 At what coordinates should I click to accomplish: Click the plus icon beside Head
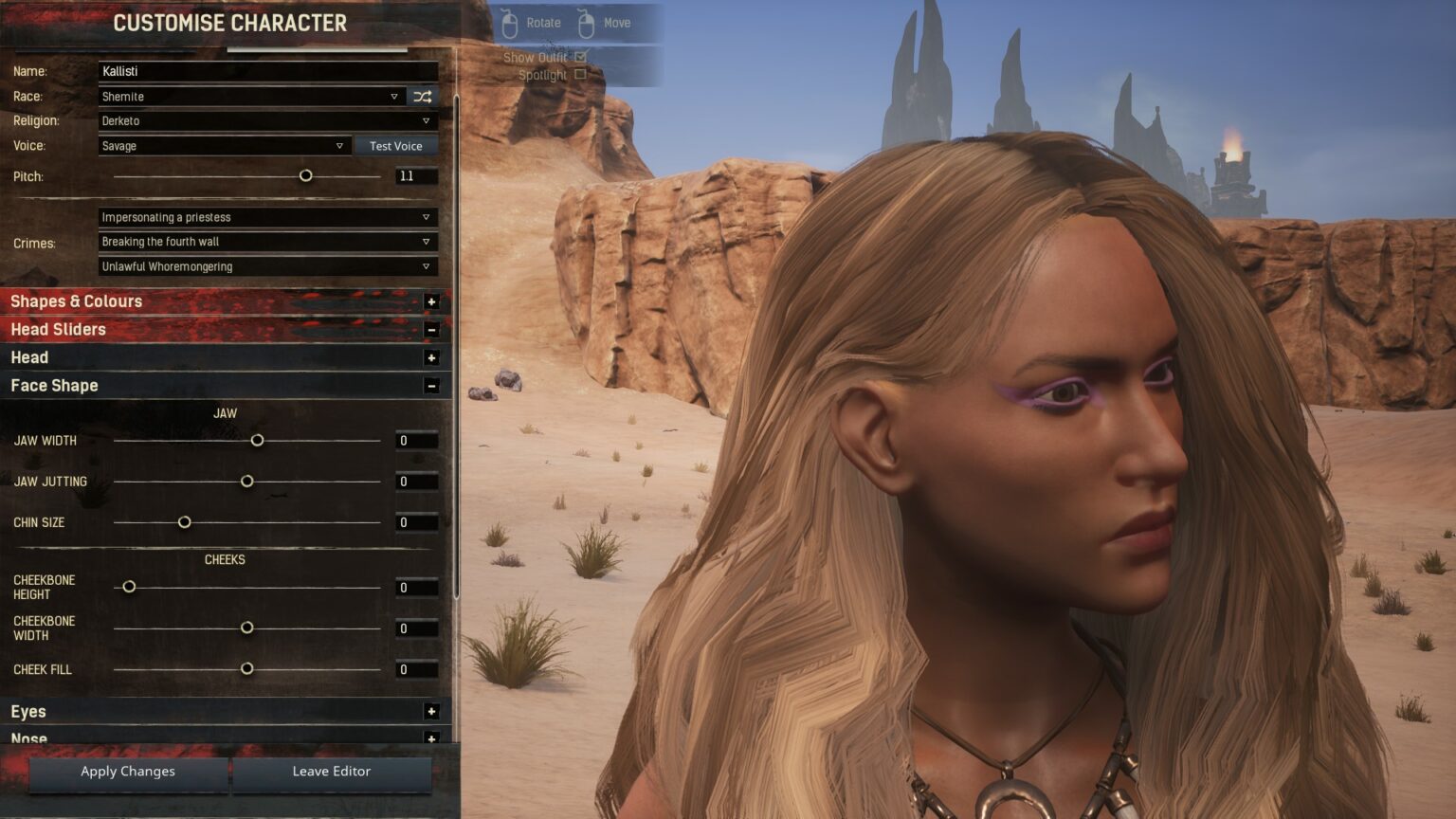(432, 357)
